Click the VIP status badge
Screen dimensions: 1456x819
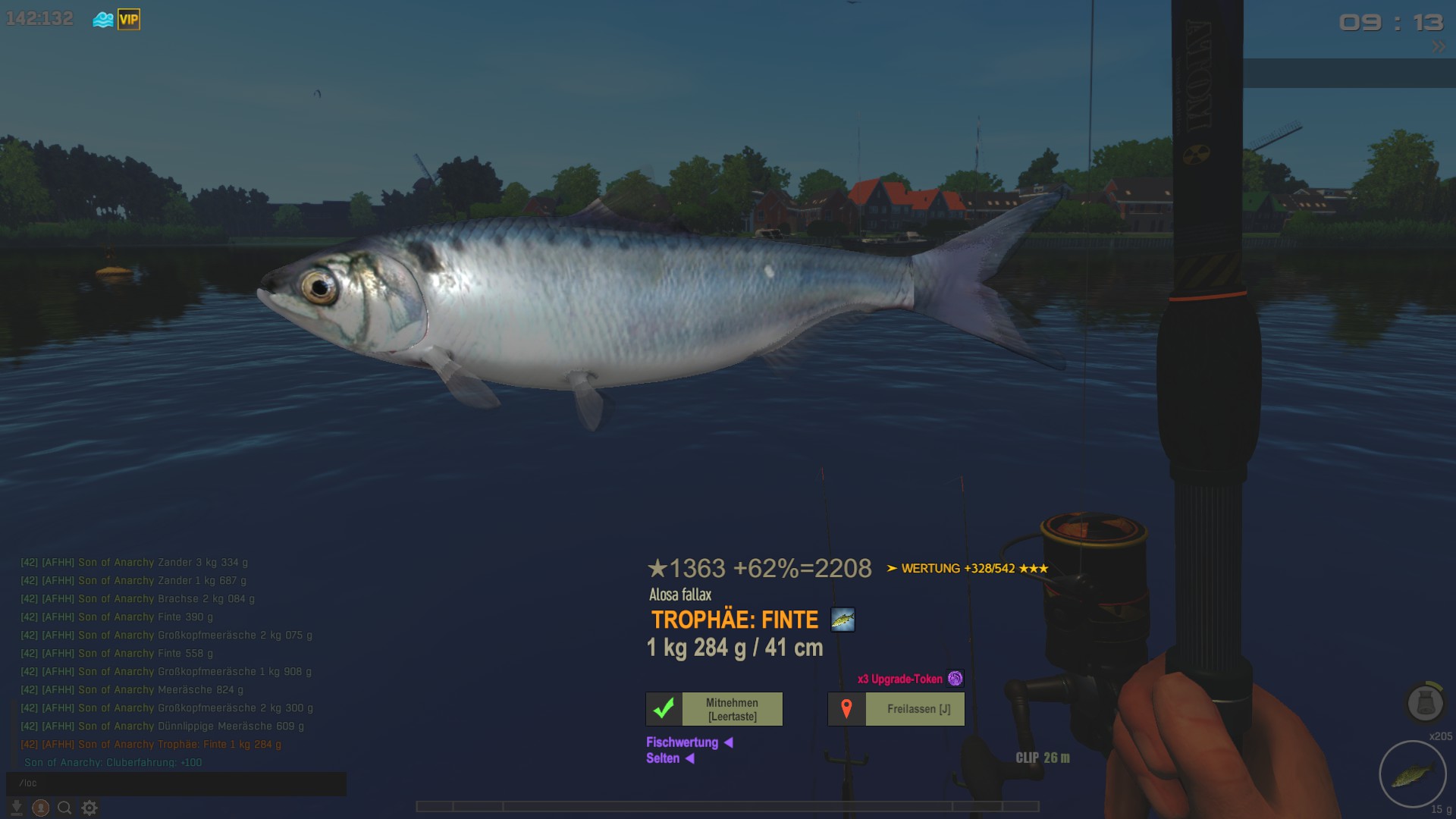coord(129,20)
